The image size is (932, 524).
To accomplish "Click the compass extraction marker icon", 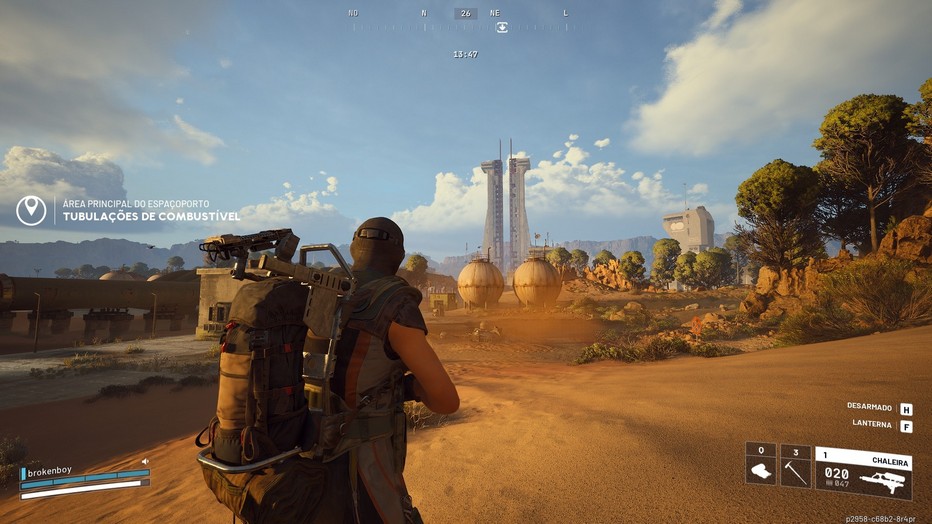I will click(502, 27).
